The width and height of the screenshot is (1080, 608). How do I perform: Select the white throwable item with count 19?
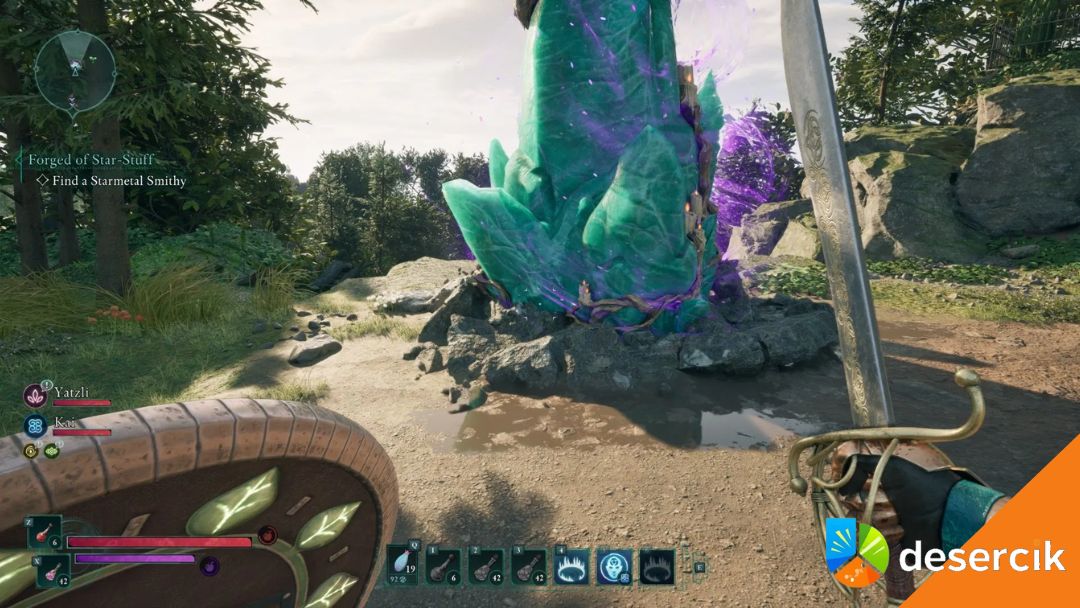(402, 565)
